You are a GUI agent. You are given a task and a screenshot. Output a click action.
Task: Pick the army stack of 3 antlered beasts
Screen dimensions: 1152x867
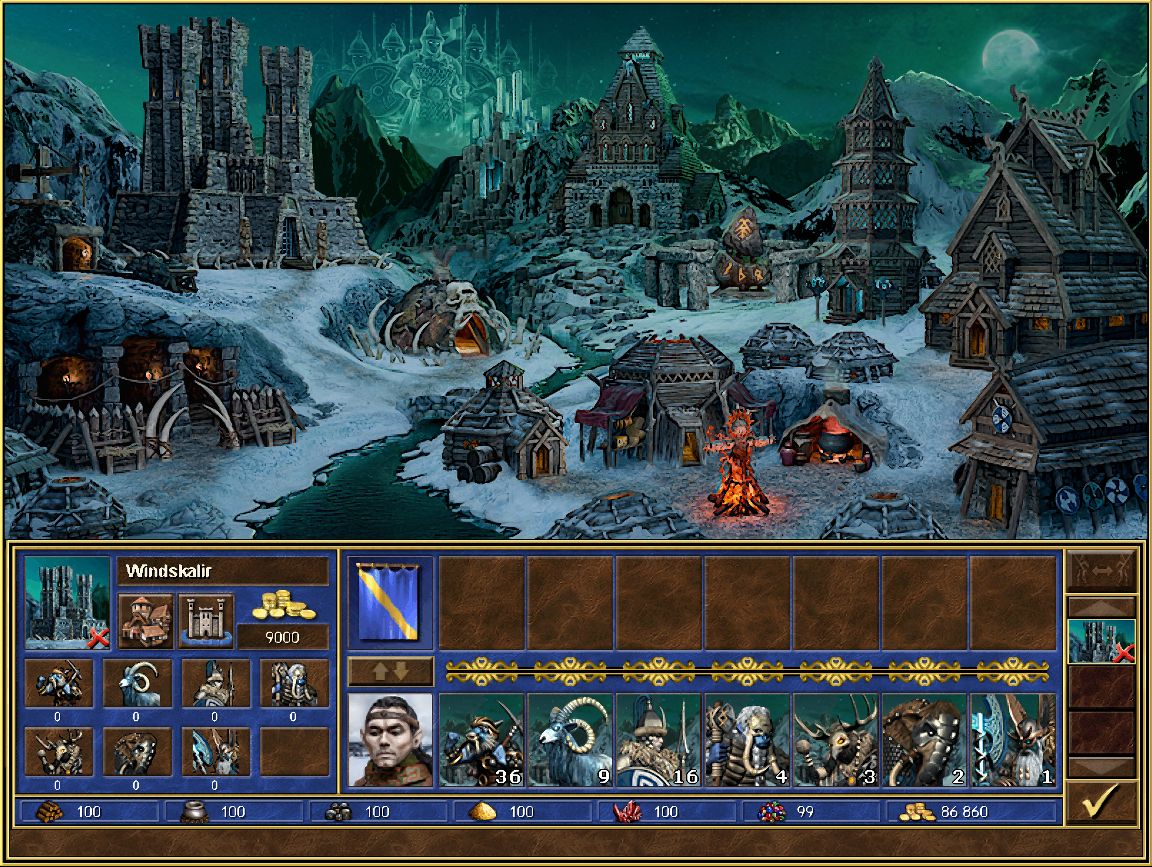click(836, 740)
